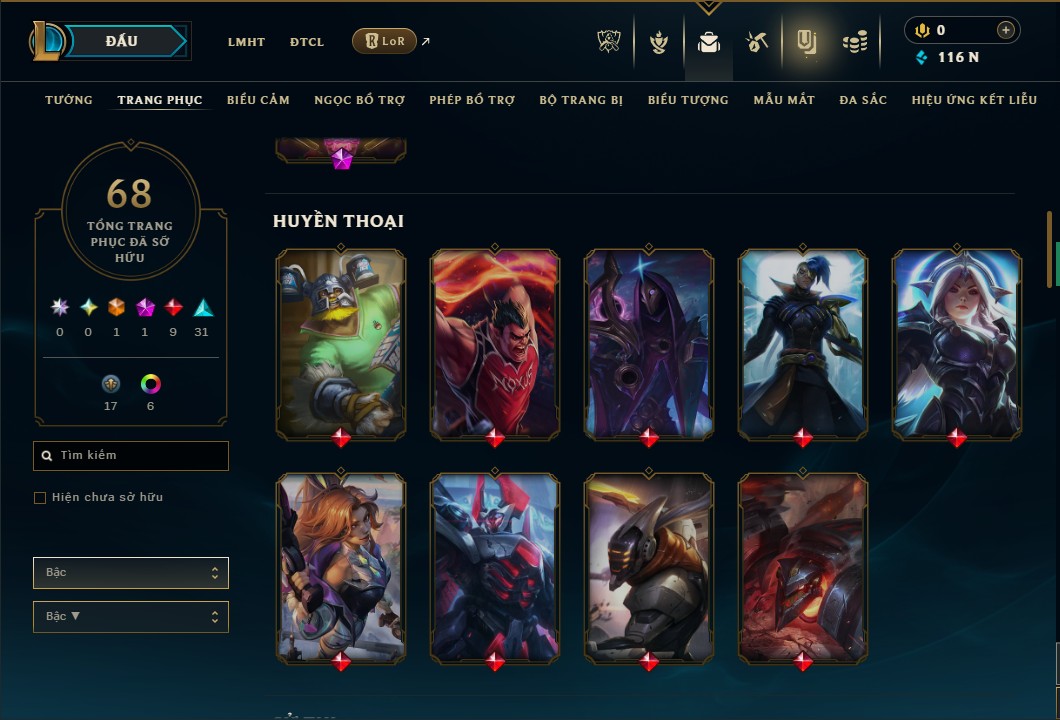
Task: Choose the green-shirt mustached skin card
Action: 341,343
